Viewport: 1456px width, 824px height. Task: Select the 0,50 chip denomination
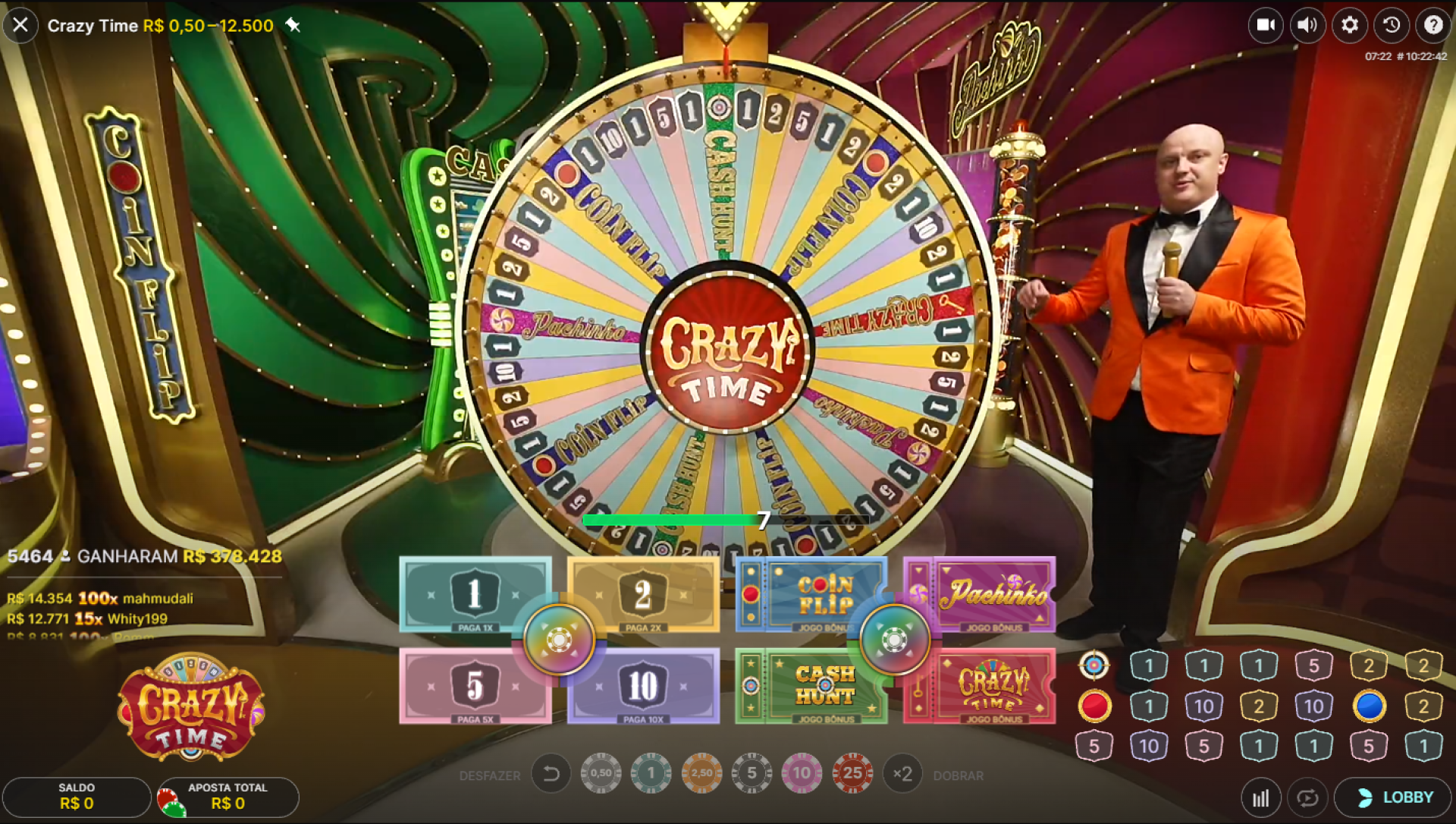click(601, 773)
